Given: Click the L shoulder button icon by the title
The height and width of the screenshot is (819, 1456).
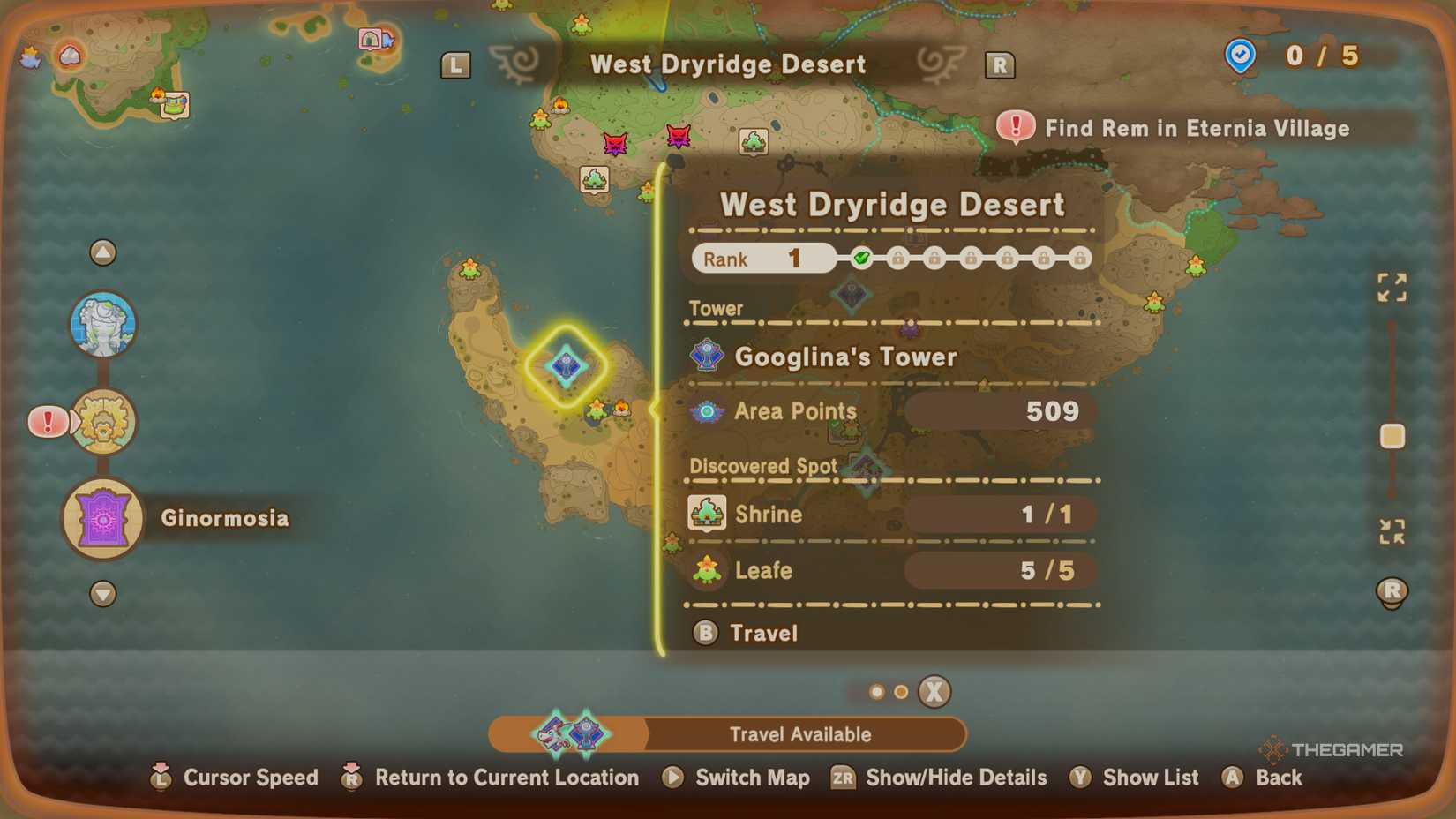Looking at the screenshot, I should (455, 64).
